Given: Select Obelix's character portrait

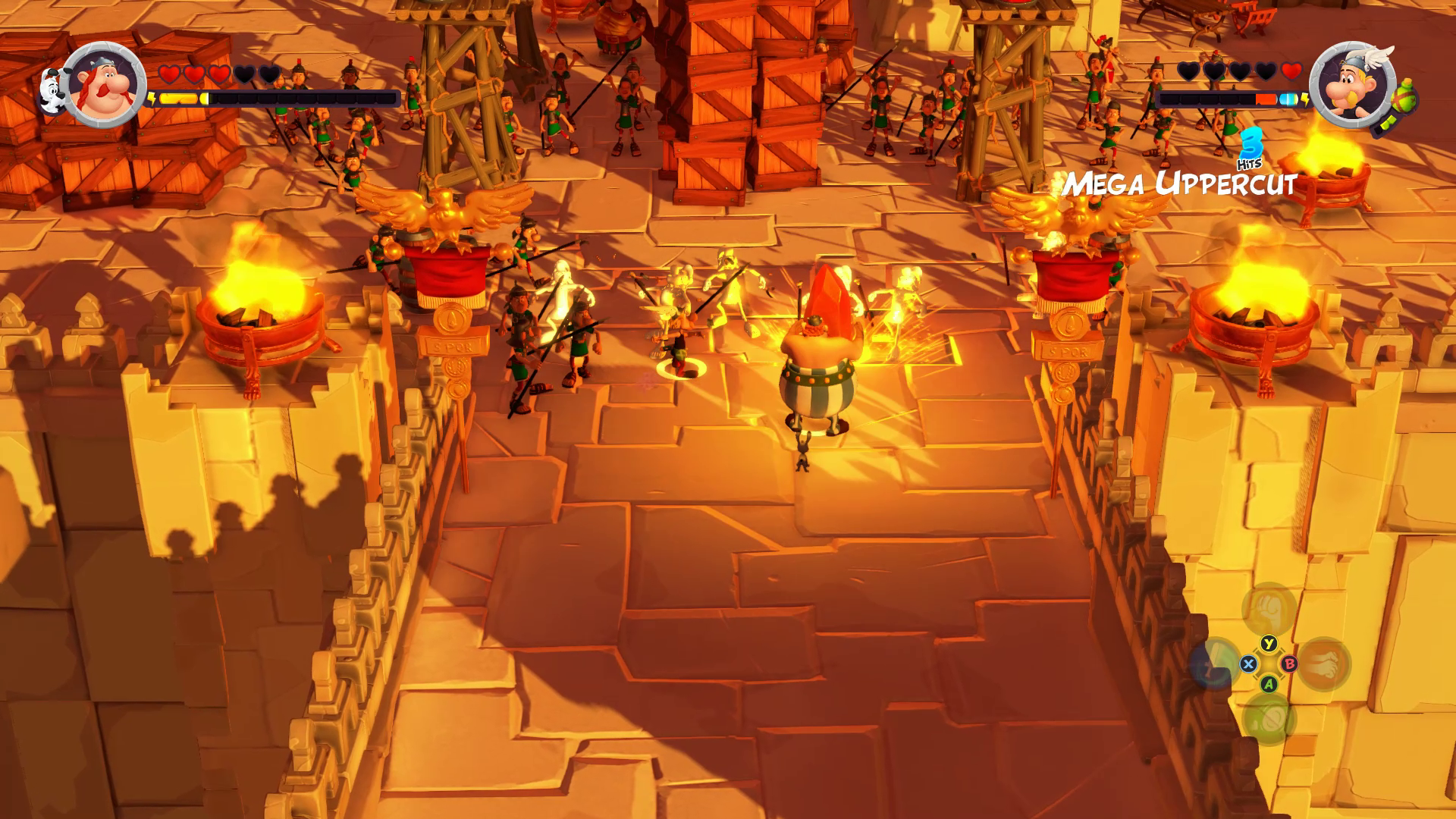Looking at the screenshot, I should [x=105, y=84].
